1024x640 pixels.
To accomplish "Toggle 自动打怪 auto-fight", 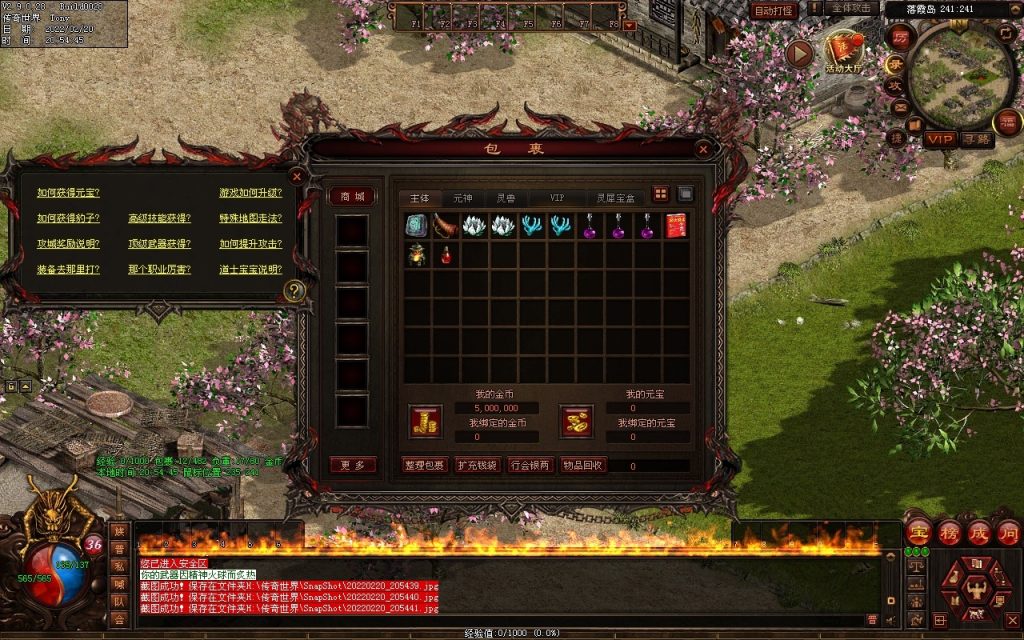I will pos(774,10).
